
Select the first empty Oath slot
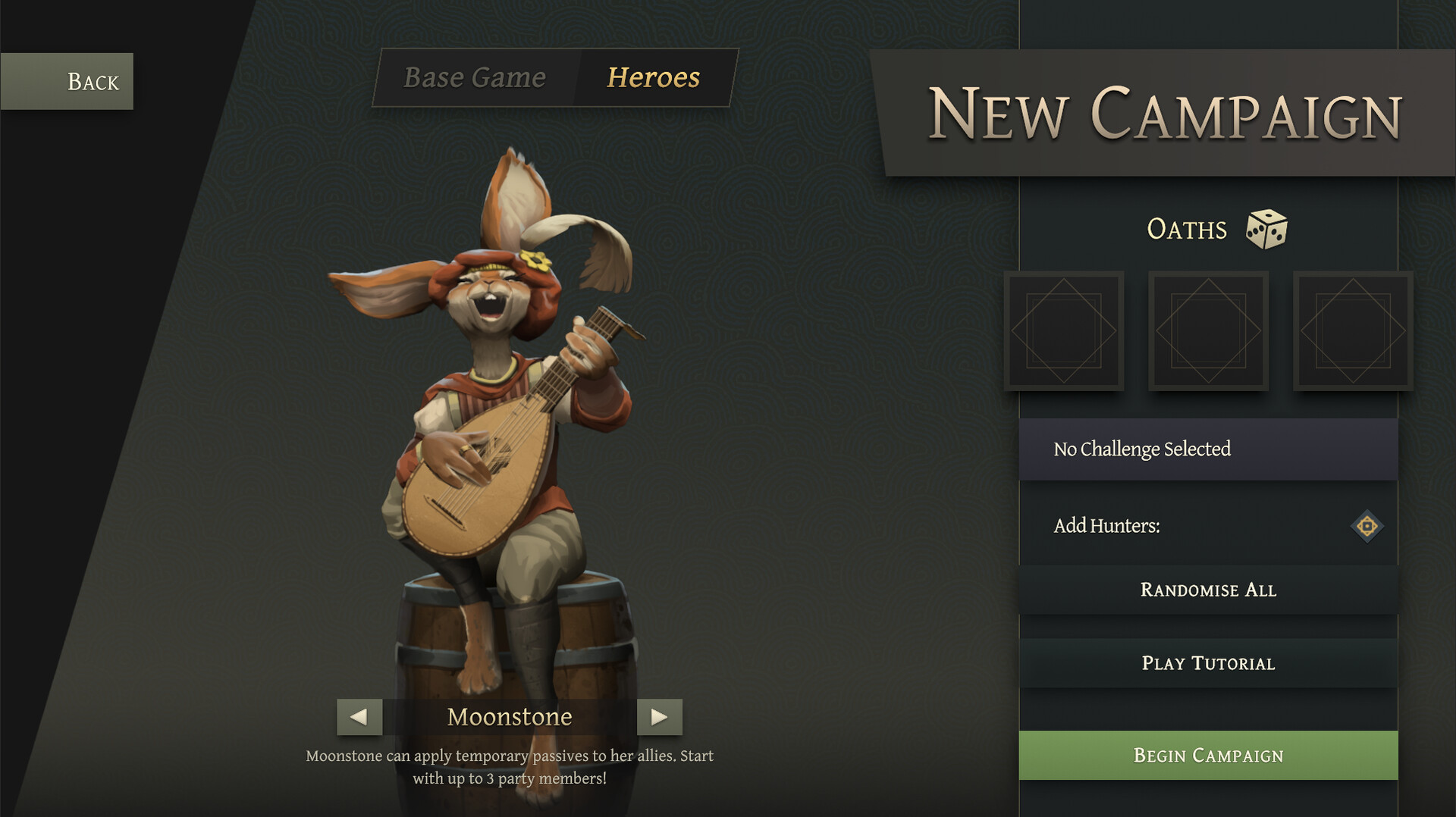tap(1065, 331)
